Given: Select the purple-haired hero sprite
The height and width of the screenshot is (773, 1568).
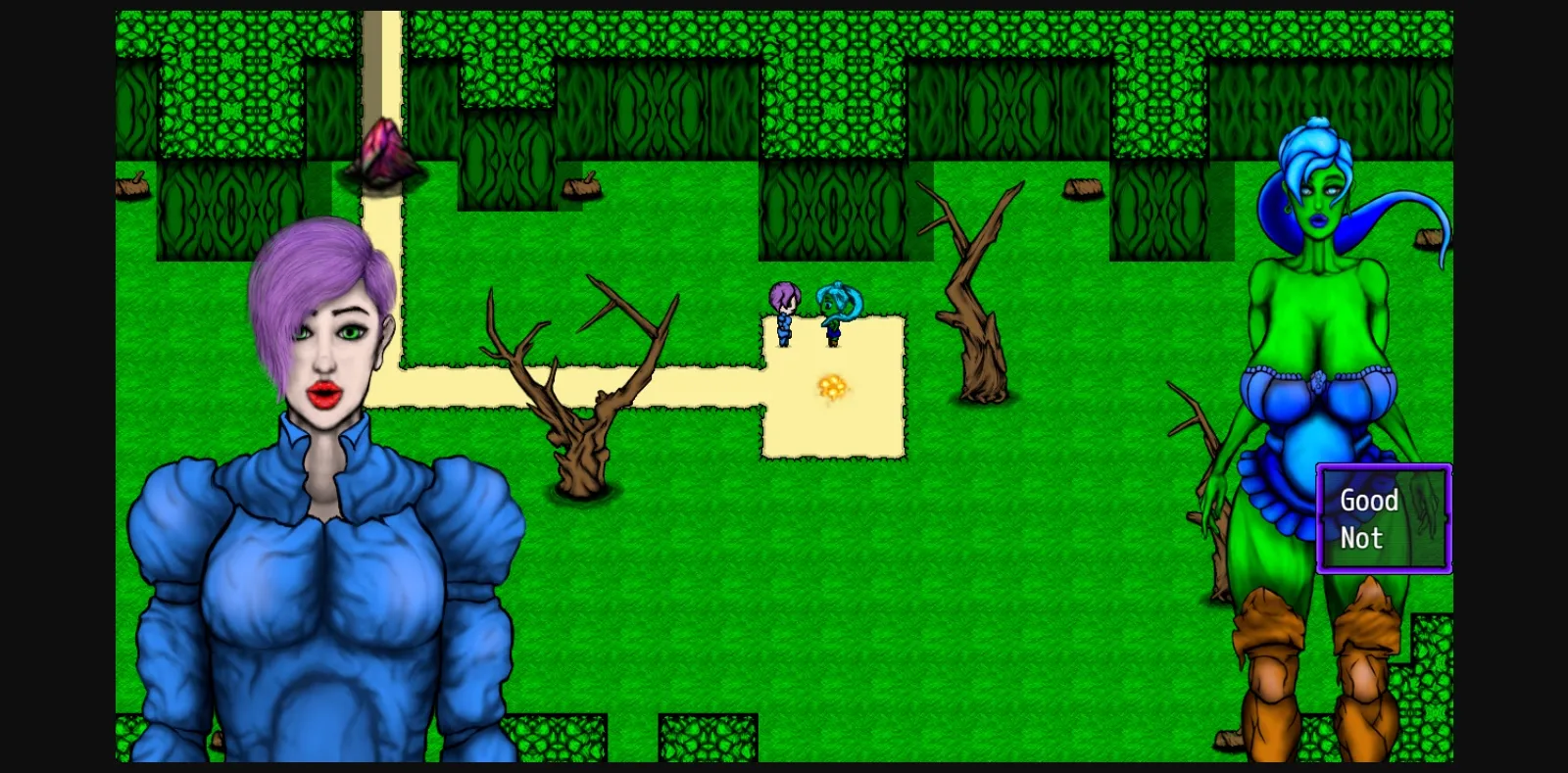Looking at the screenshot, I should tap(783, 312).
